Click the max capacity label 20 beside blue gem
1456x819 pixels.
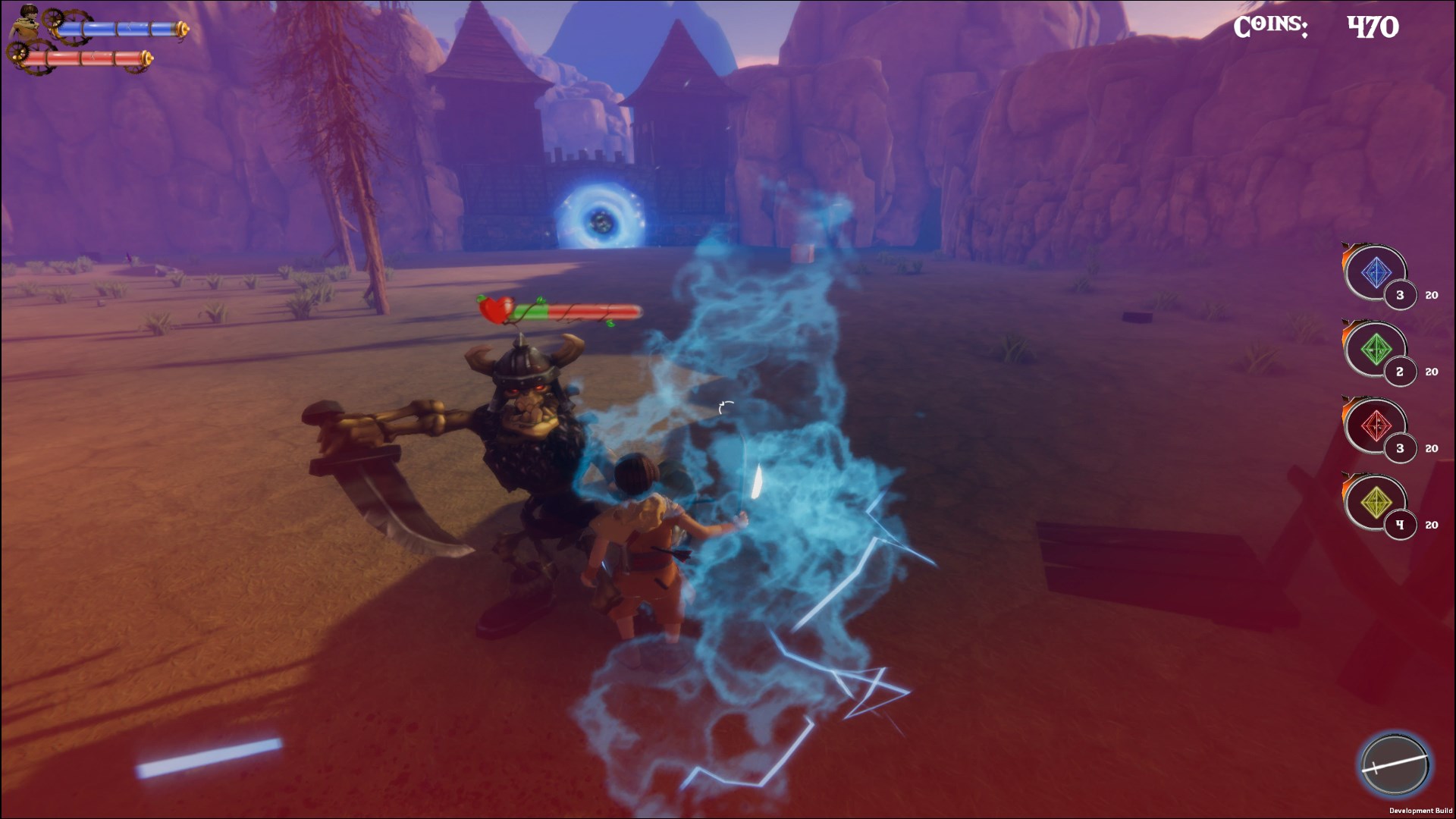[1432, 296]
